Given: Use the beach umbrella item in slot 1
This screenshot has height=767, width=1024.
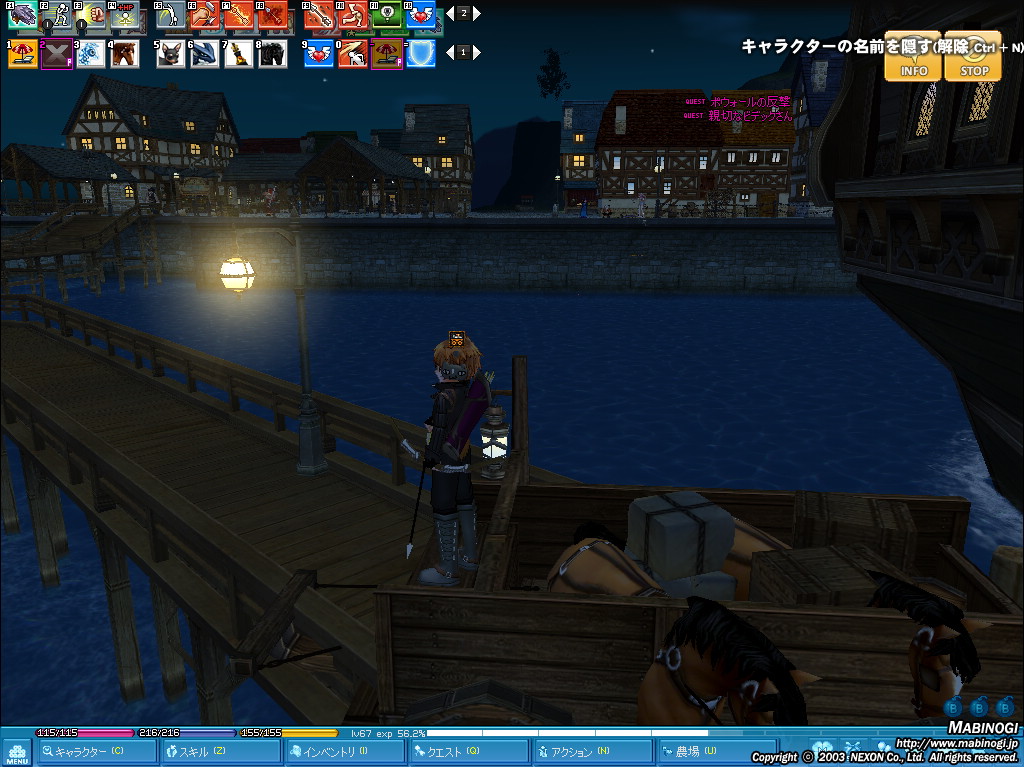Looking at the screenshot, I should pyautogui.click(x=22, y=54).
